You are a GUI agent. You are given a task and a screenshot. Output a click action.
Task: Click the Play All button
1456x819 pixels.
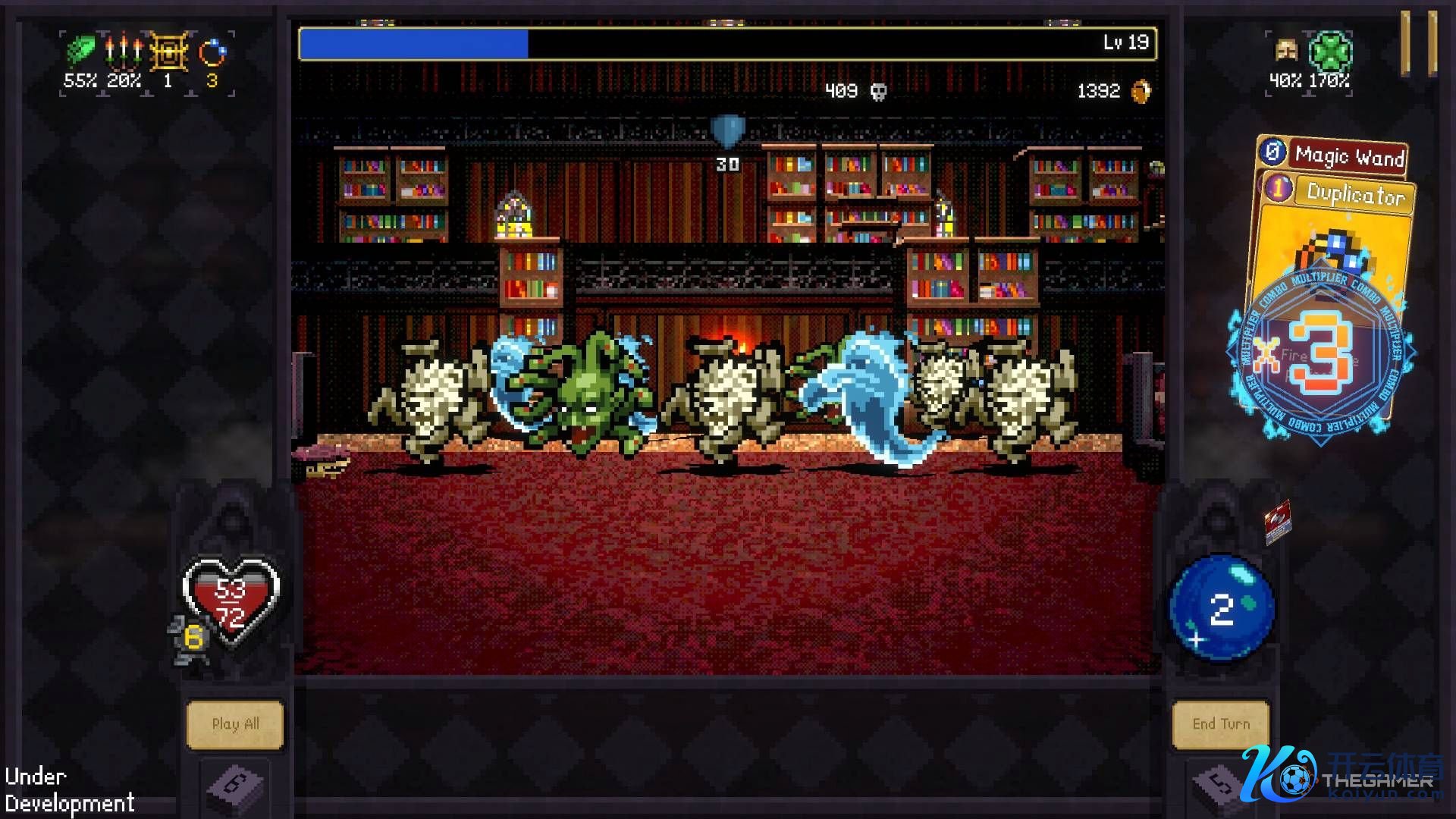pos(235,724)
